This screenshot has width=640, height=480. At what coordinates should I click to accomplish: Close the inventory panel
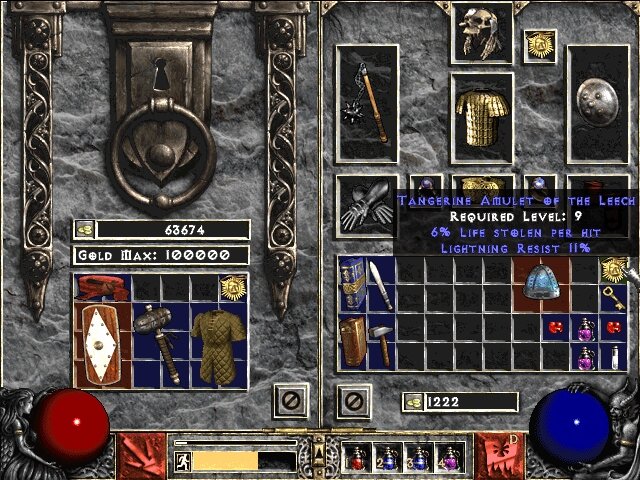point(352,402)
